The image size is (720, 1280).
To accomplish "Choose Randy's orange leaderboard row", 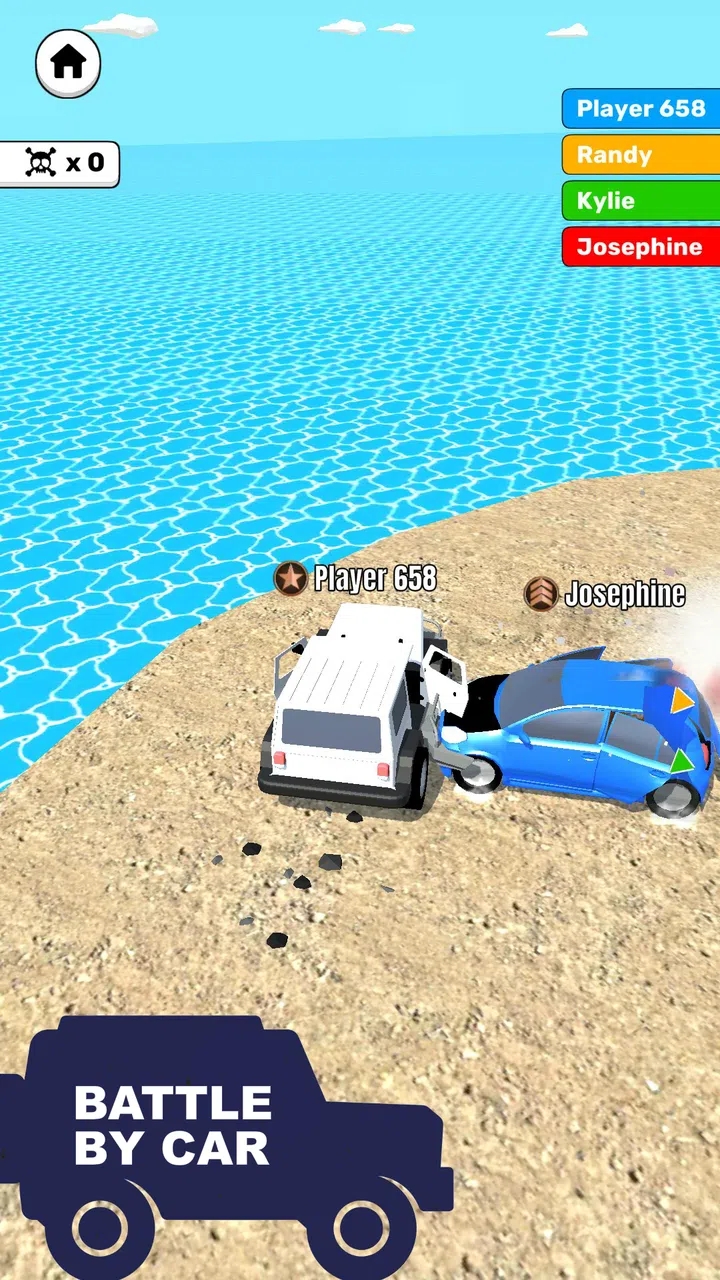I will (640, 155).
